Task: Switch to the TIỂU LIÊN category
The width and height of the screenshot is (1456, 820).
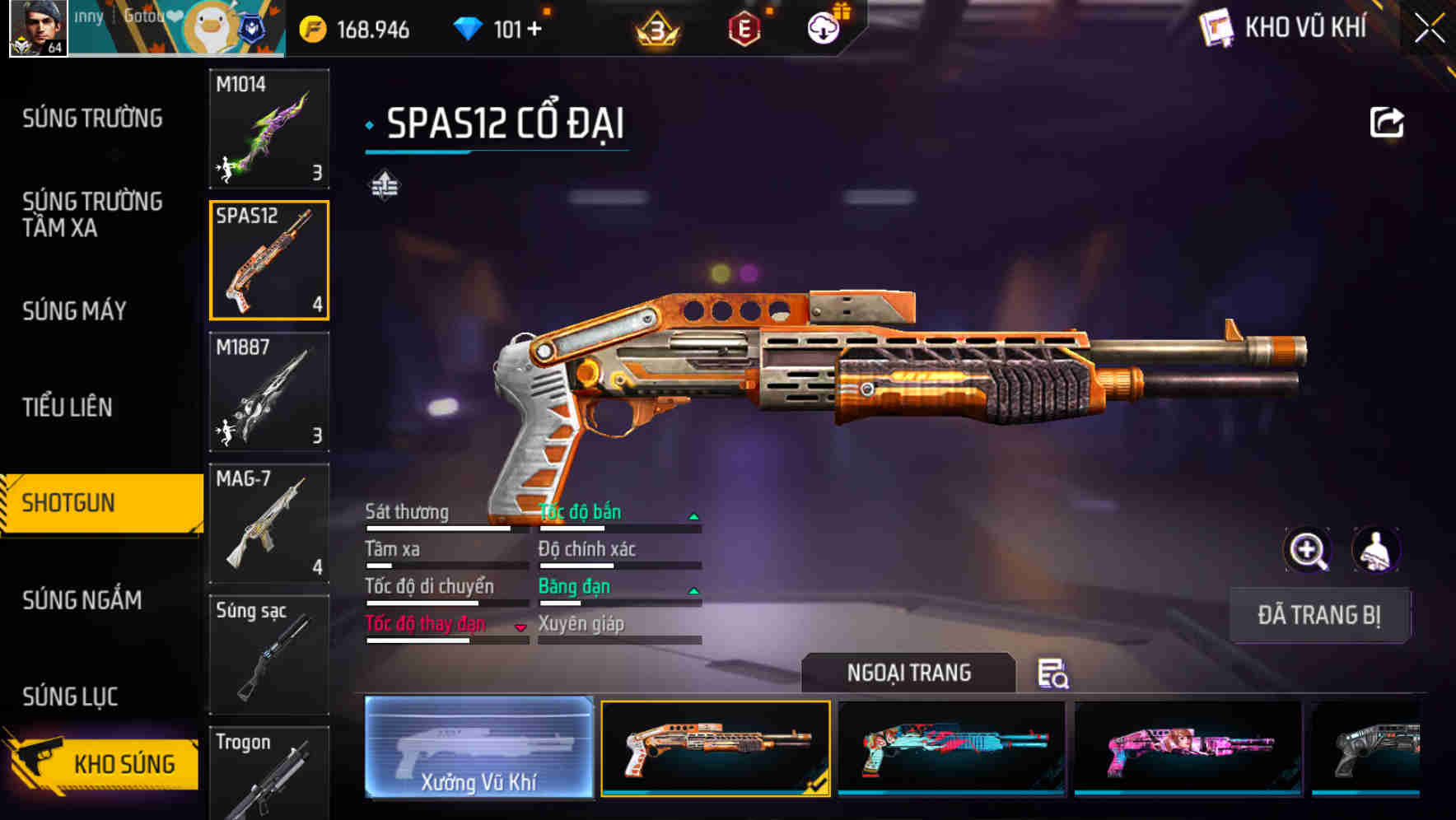Action: tap(68, 407)
